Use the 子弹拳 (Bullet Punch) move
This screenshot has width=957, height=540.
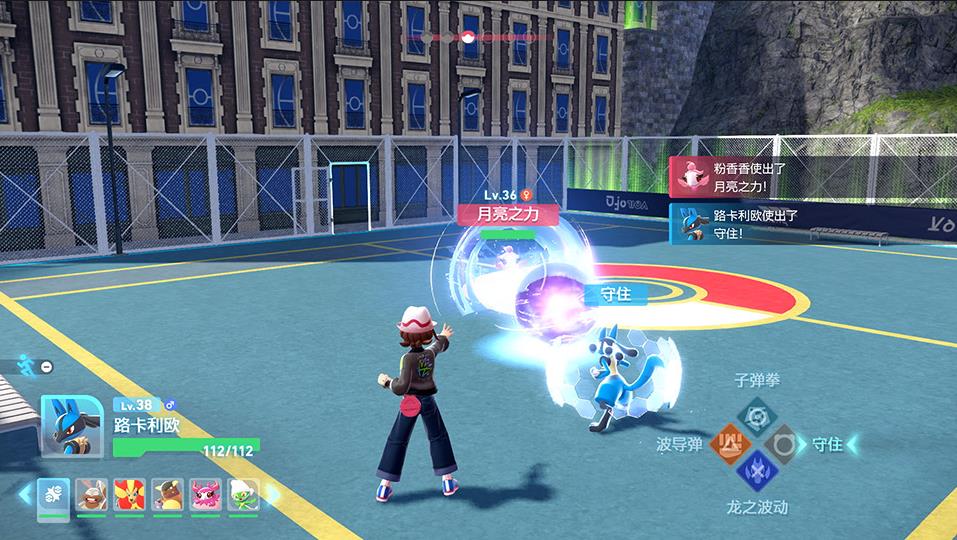tap(757, 415)
